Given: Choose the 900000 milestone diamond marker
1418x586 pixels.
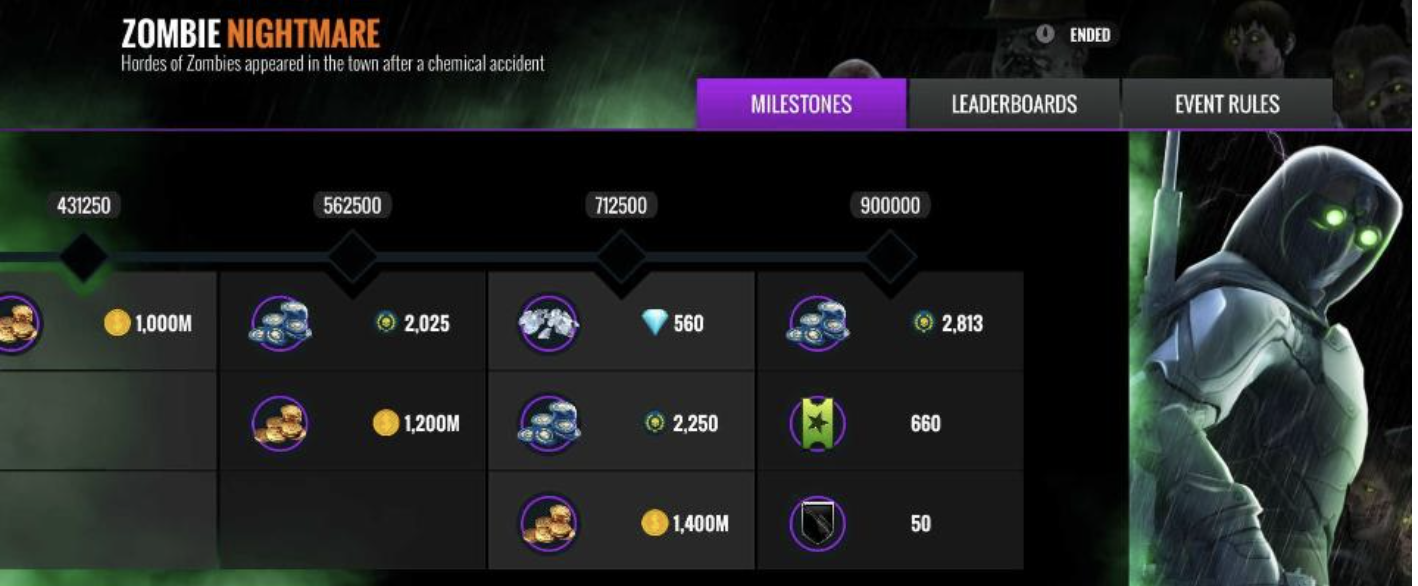Looking at the screenshot, I should click(890, 257).
